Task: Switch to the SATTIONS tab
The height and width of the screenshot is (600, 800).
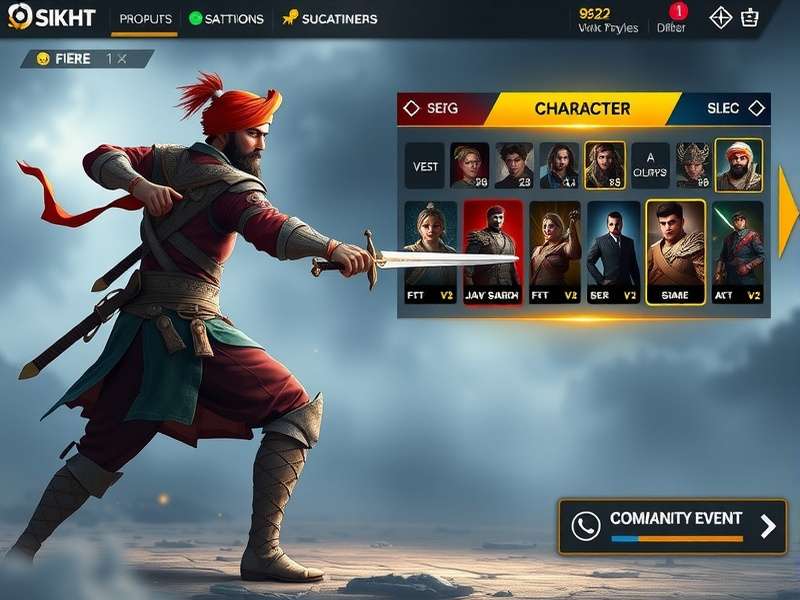Action: (227, 19)
